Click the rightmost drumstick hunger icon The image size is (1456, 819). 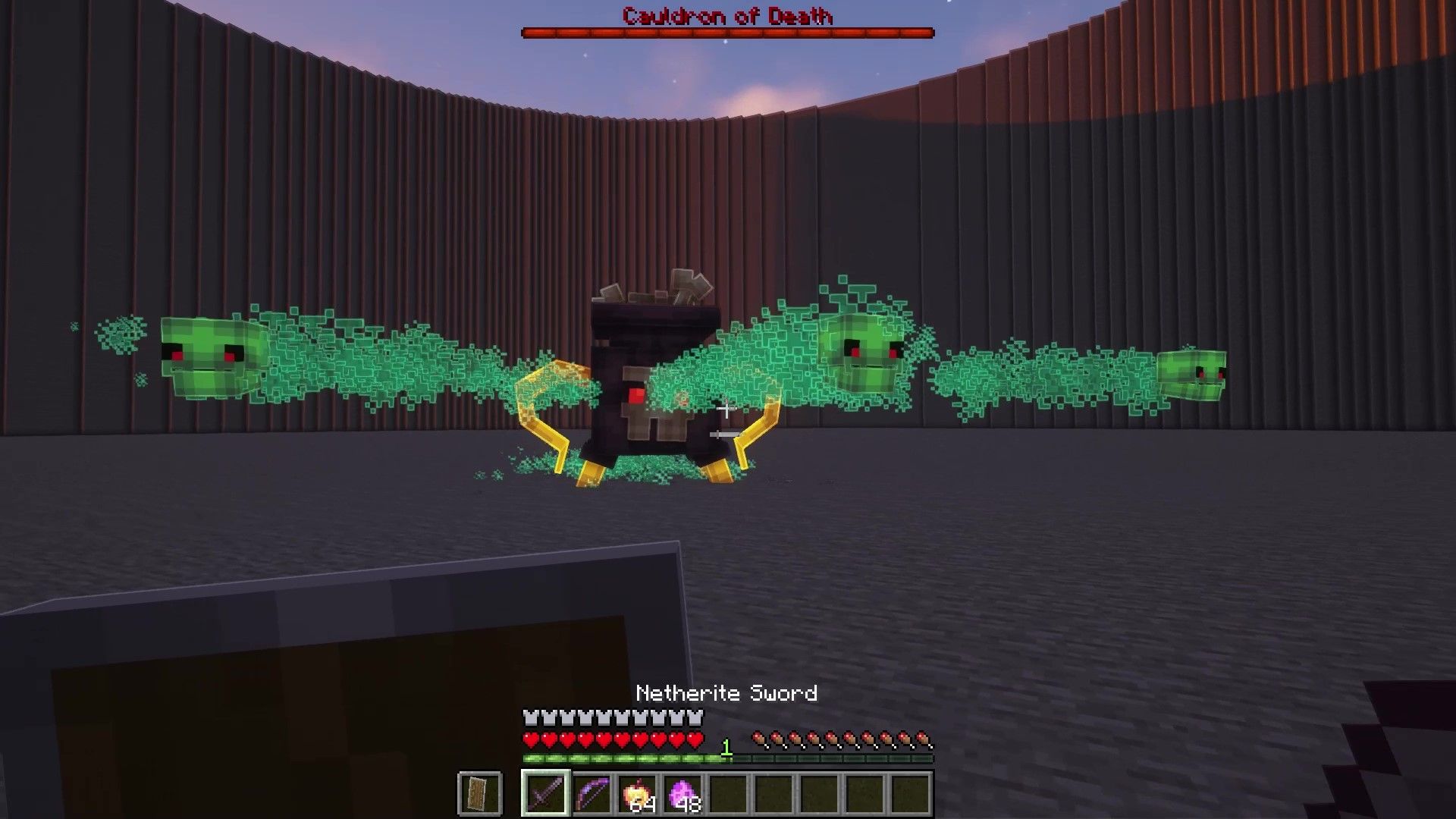click(924, 737)
